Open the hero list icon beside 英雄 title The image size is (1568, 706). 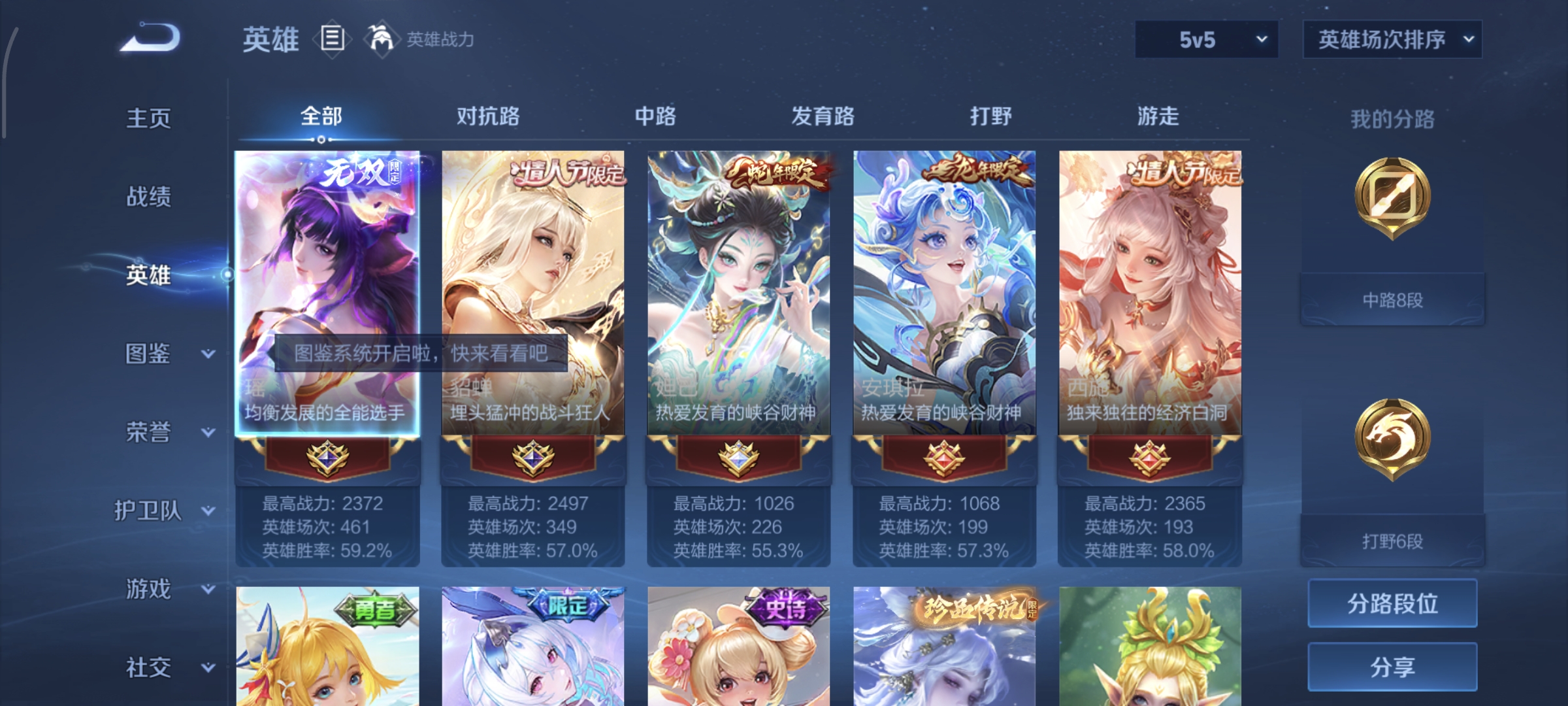pos(332,39)
